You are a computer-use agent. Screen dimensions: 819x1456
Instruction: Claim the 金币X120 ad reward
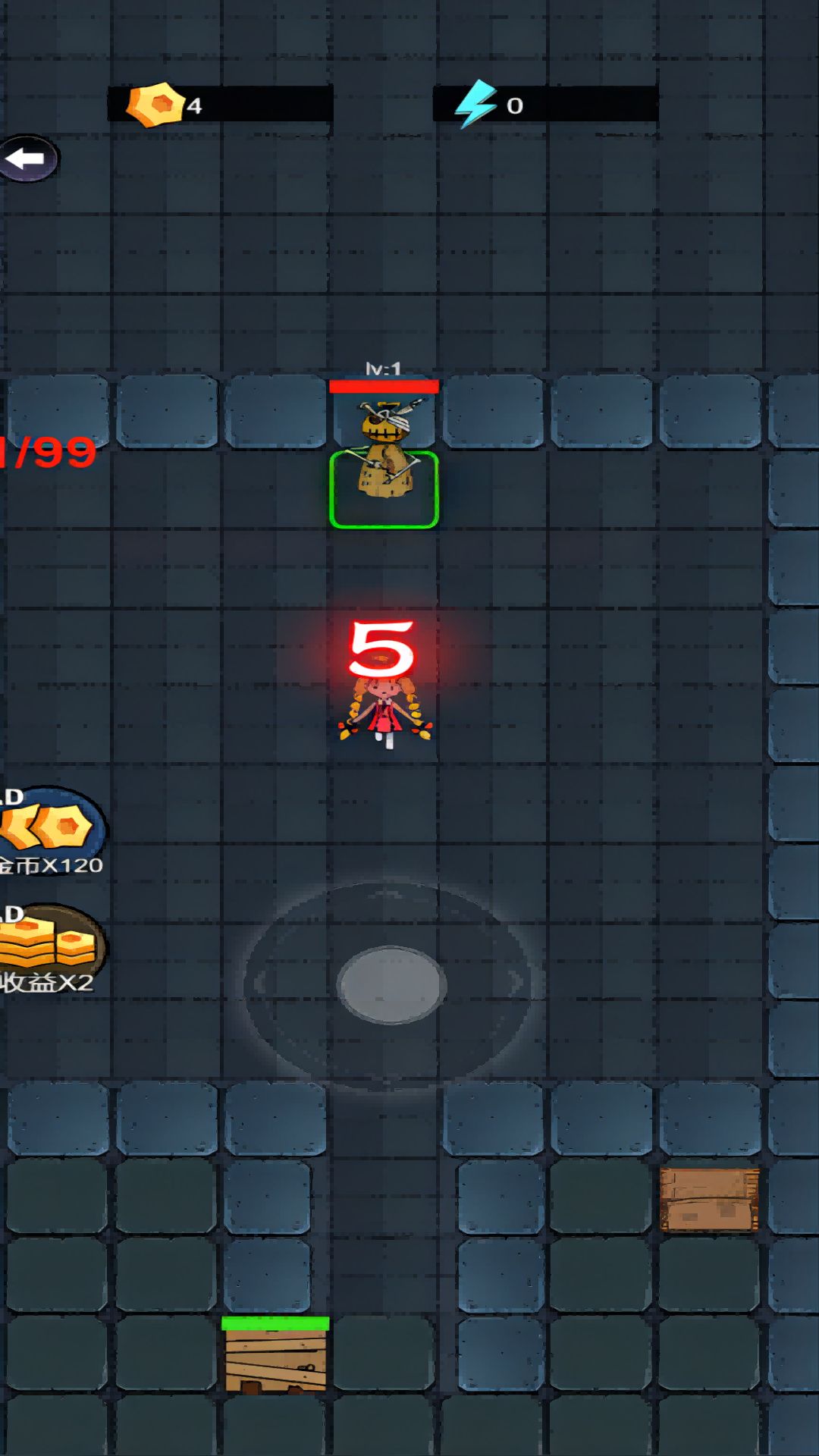tap(50, 831)
